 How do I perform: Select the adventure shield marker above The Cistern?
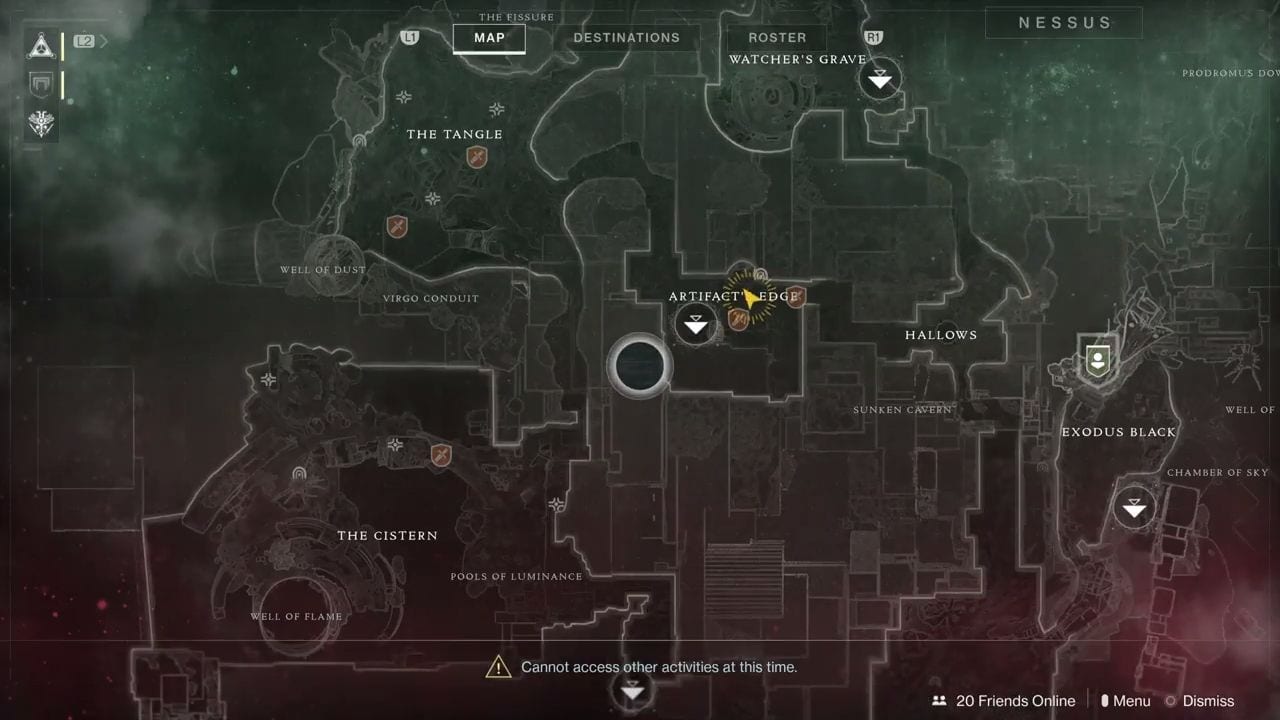click(440, 456)
